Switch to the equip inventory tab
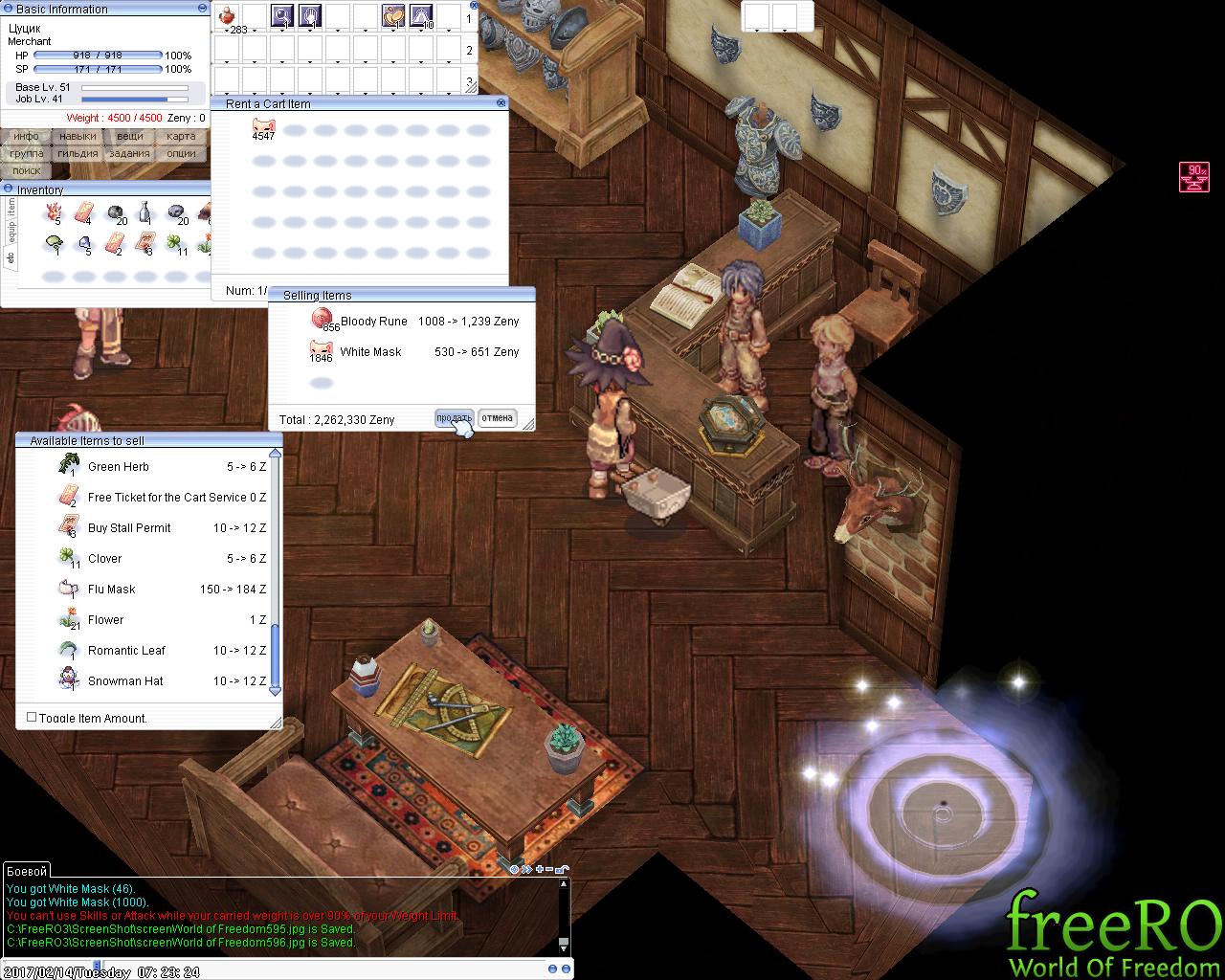 pyautogui.click(x=11, y=233)
